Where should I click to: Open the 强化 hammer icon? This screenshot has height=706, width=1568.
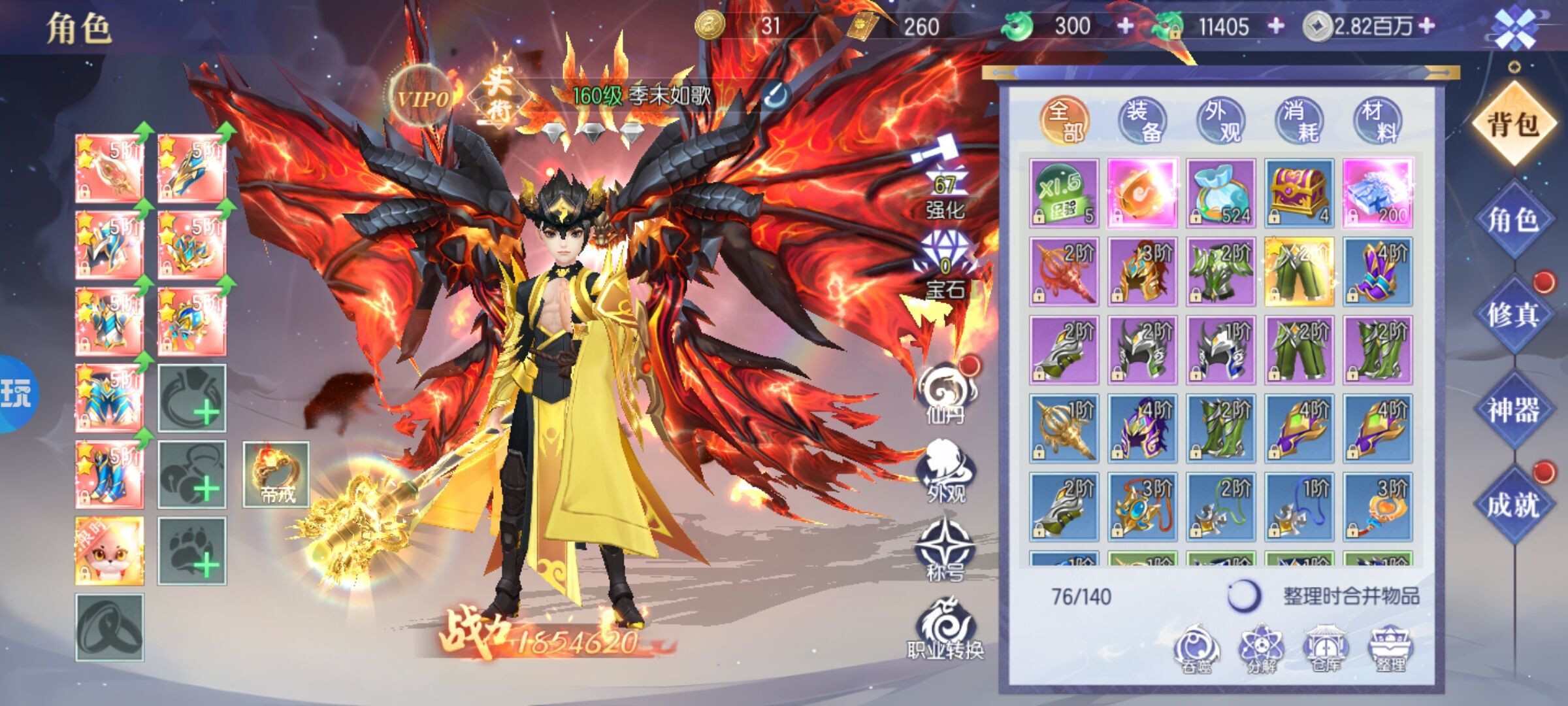pos(944,176)
